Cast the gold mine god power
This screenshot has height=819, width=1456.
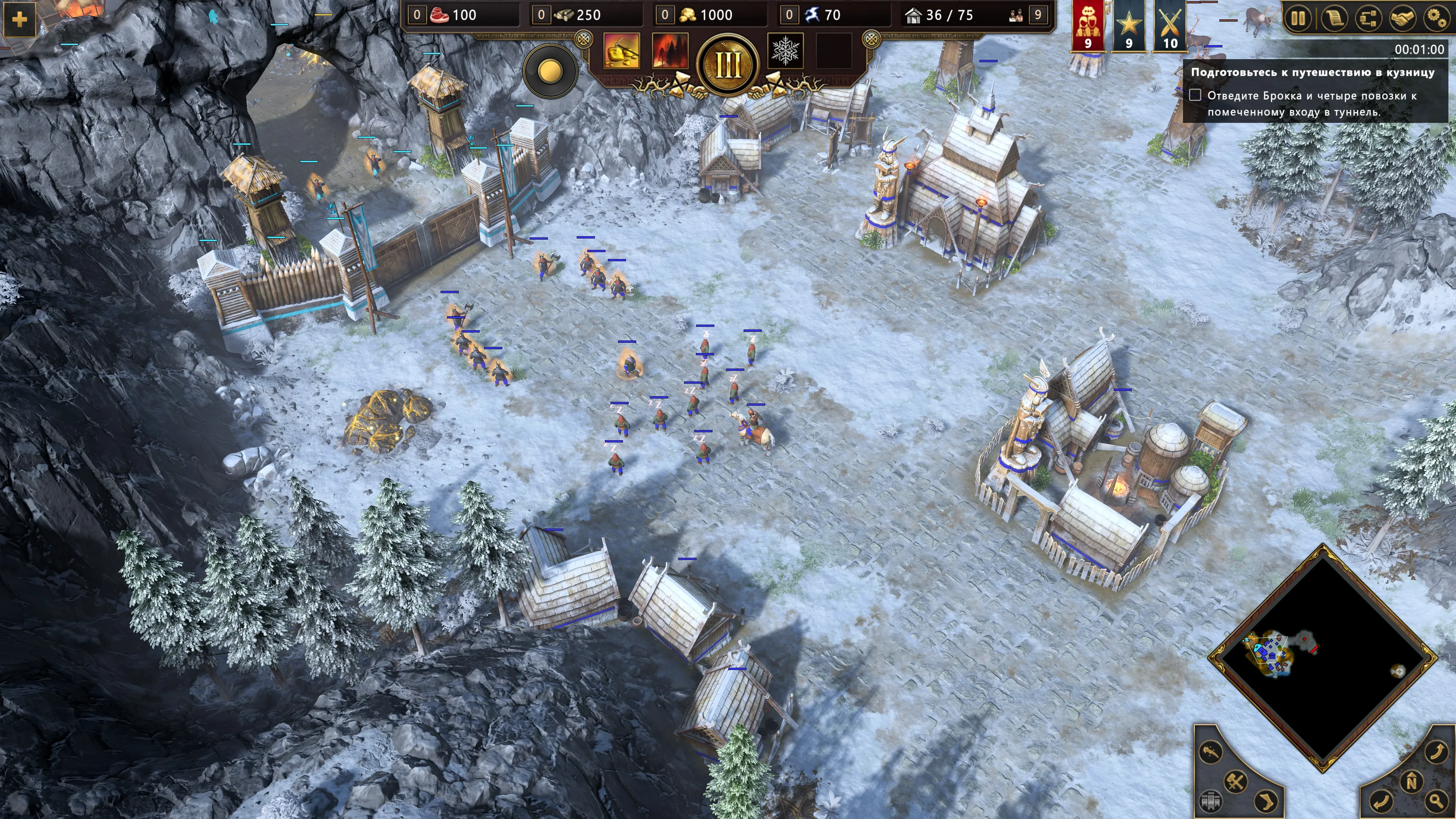pyautogui.click(x=622, y=51)
